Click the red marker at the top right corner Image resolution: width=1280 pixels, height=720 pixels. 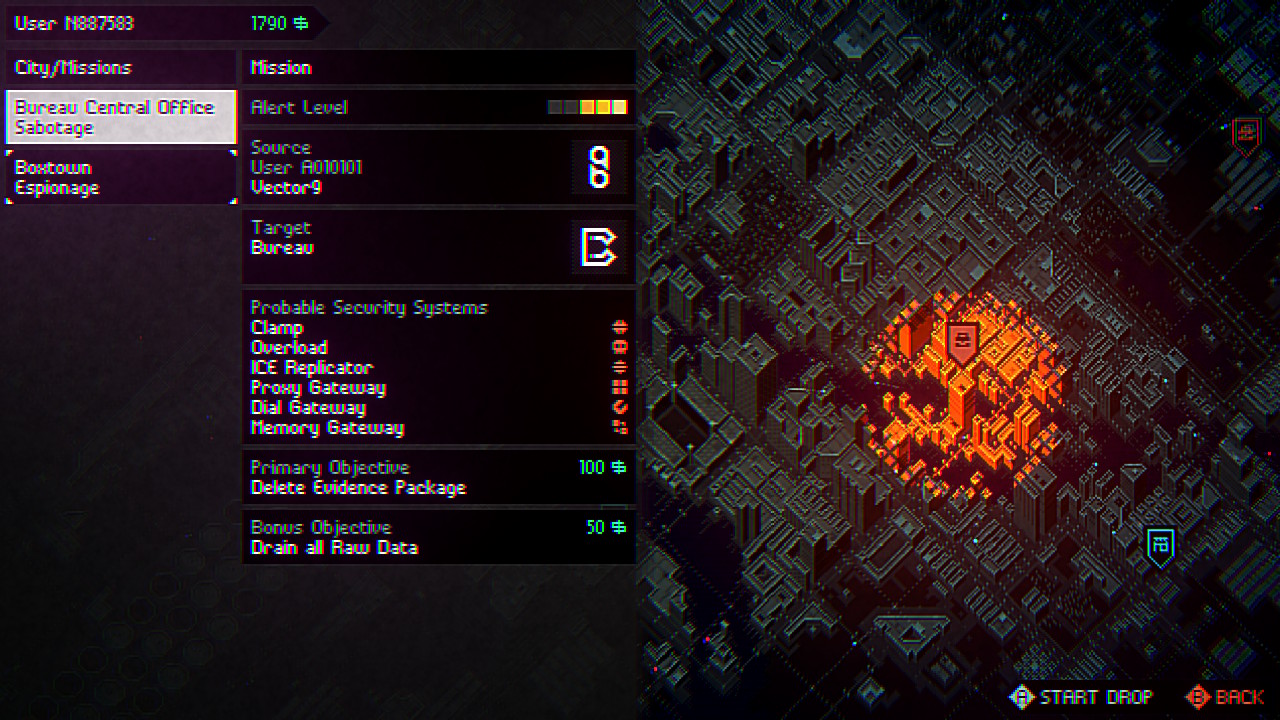pyautogui.click(x=1245, y=133)
